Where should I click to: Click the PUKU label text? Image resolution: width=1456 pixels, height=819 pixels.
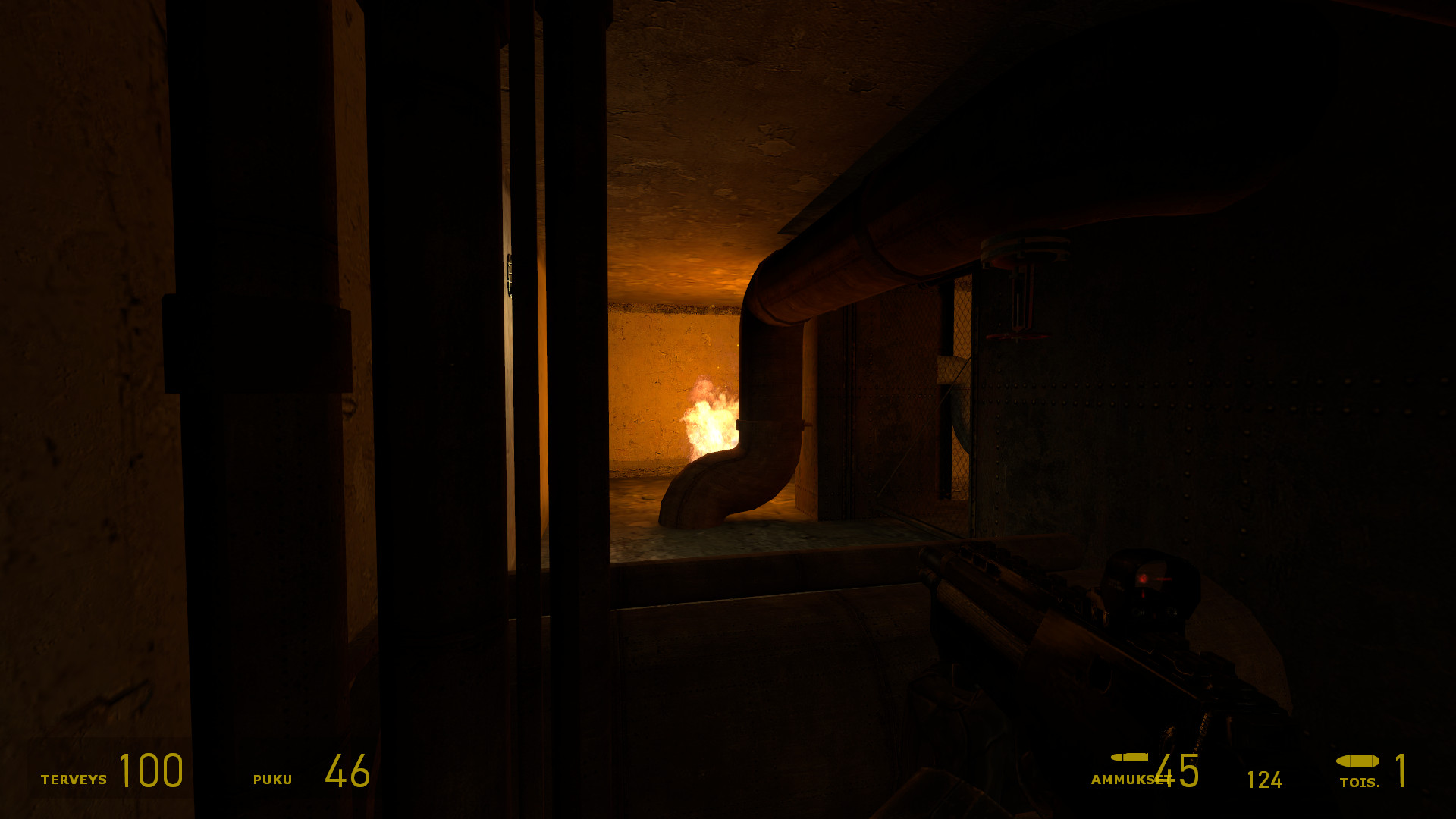tap(273, 780)
